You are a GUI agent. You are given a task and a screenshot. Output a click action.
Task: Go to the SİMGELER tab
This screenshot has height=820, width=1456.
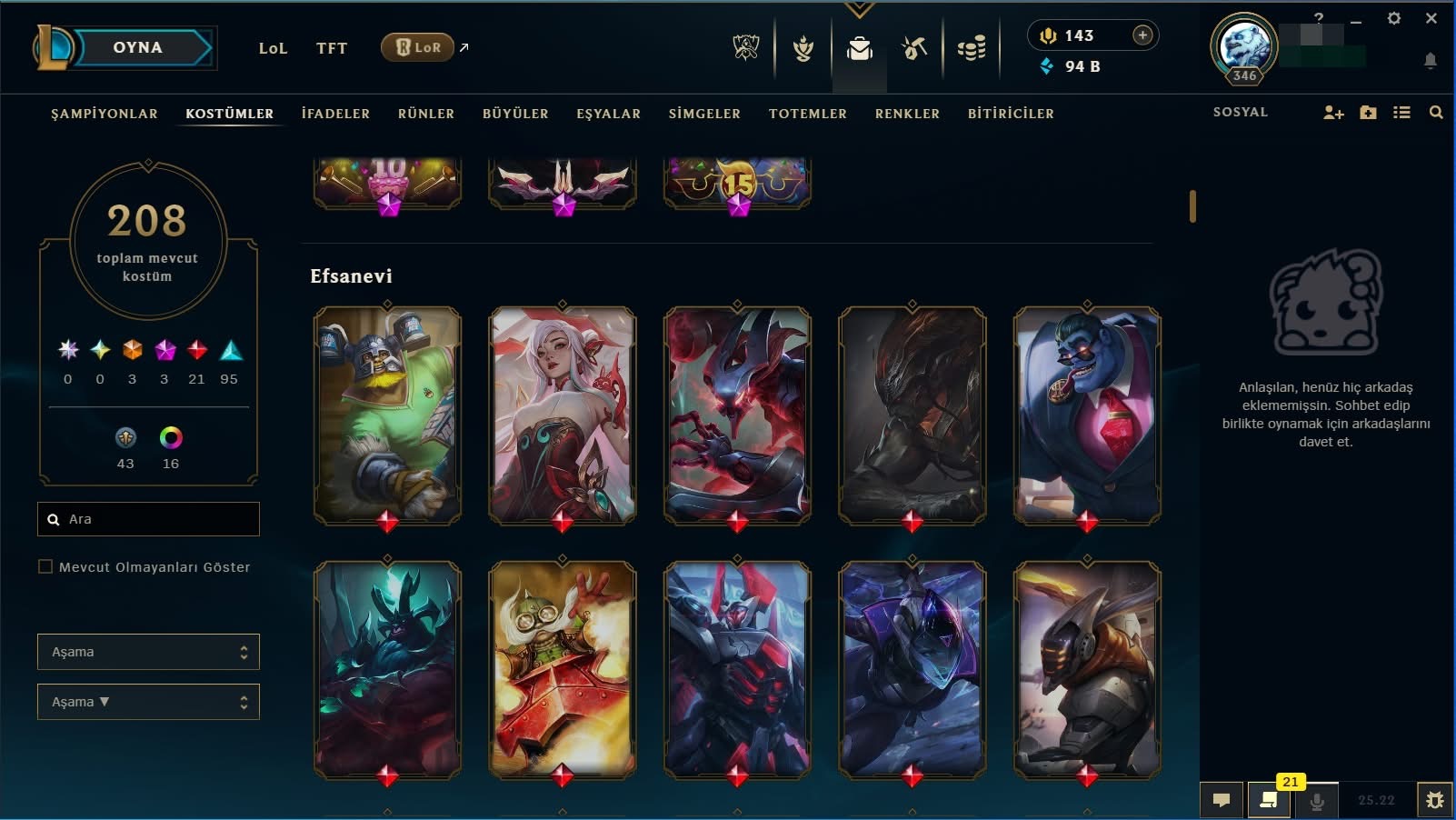(704, 114)
